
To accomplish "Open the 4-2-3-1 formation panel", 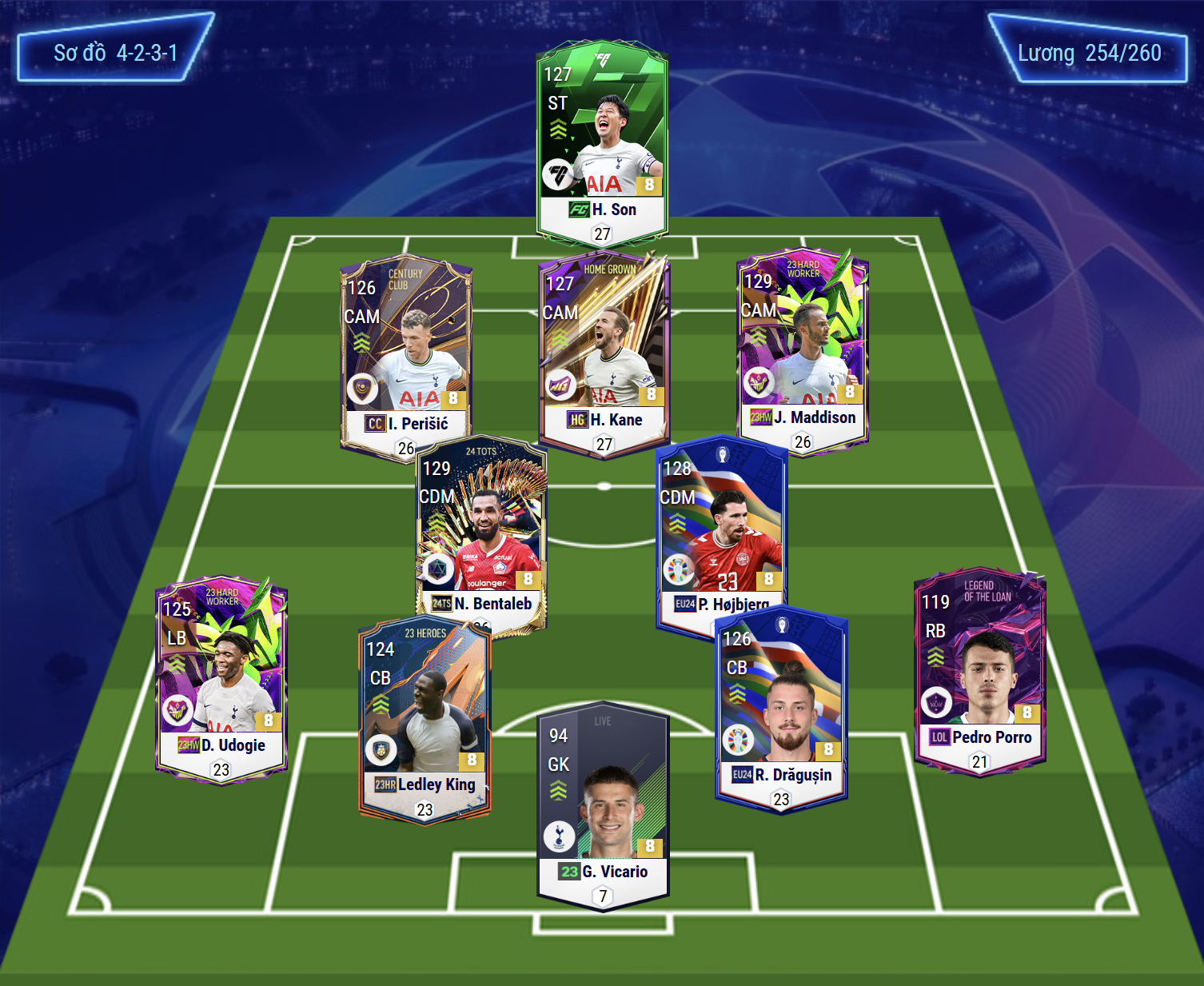I will (115, 53).
